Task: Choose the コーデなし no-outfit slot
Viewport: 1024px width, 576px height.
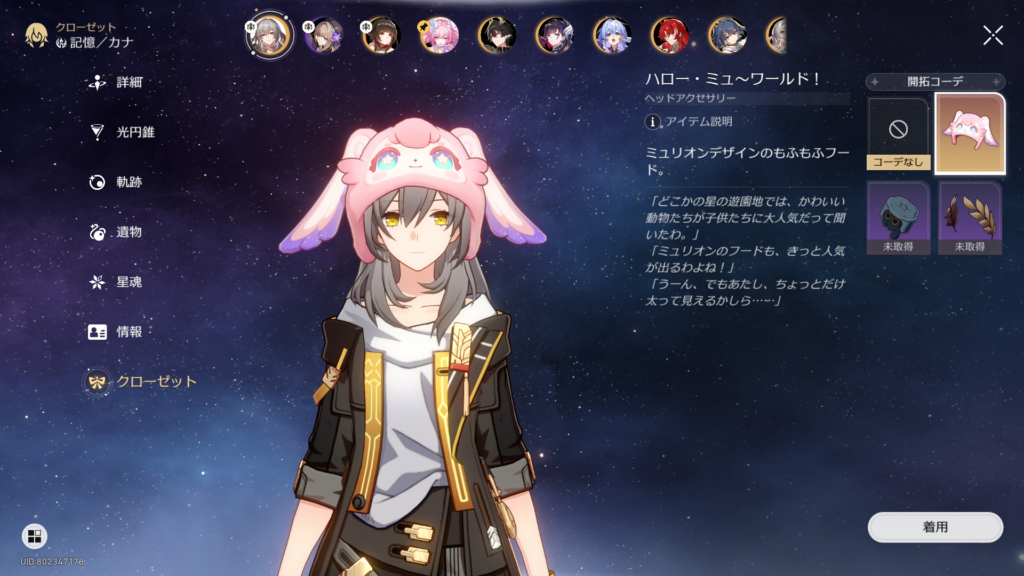Action: click(898, 133)
